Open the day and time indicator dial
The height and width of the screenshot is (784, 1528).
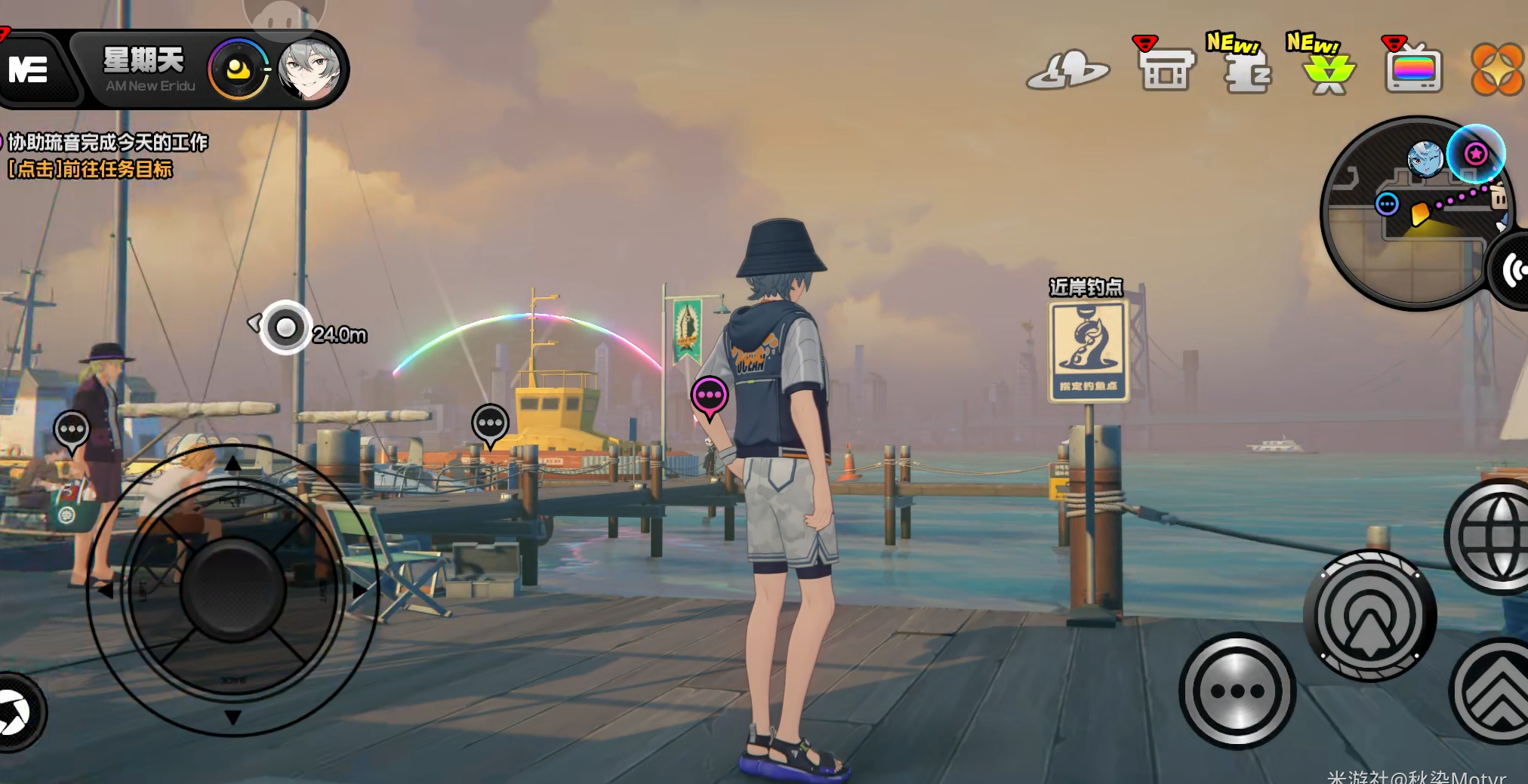point(239,70)
